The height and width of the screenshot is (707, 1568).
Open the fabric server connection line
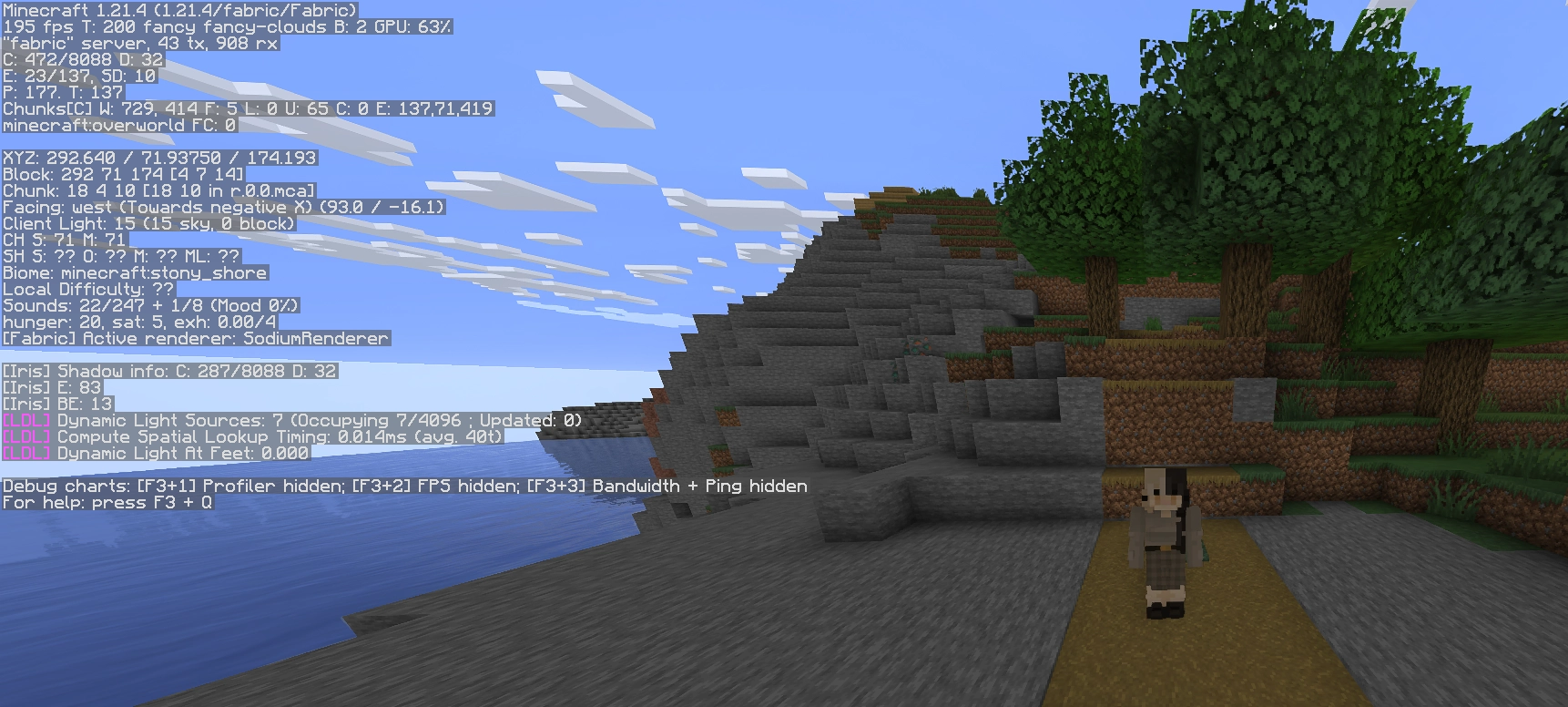137,45
